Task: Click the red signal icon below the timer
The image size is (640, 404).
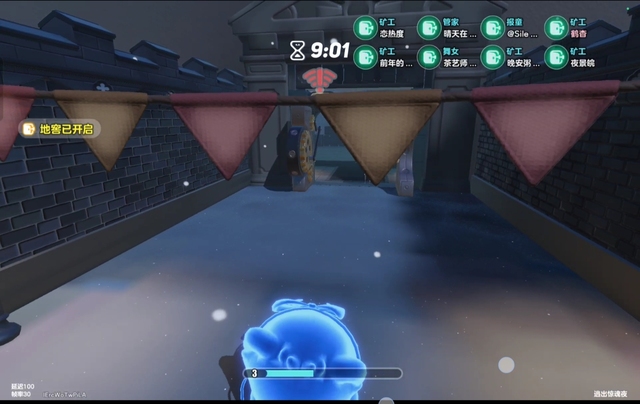Action: pyautogui.click(x=319, y=77)
